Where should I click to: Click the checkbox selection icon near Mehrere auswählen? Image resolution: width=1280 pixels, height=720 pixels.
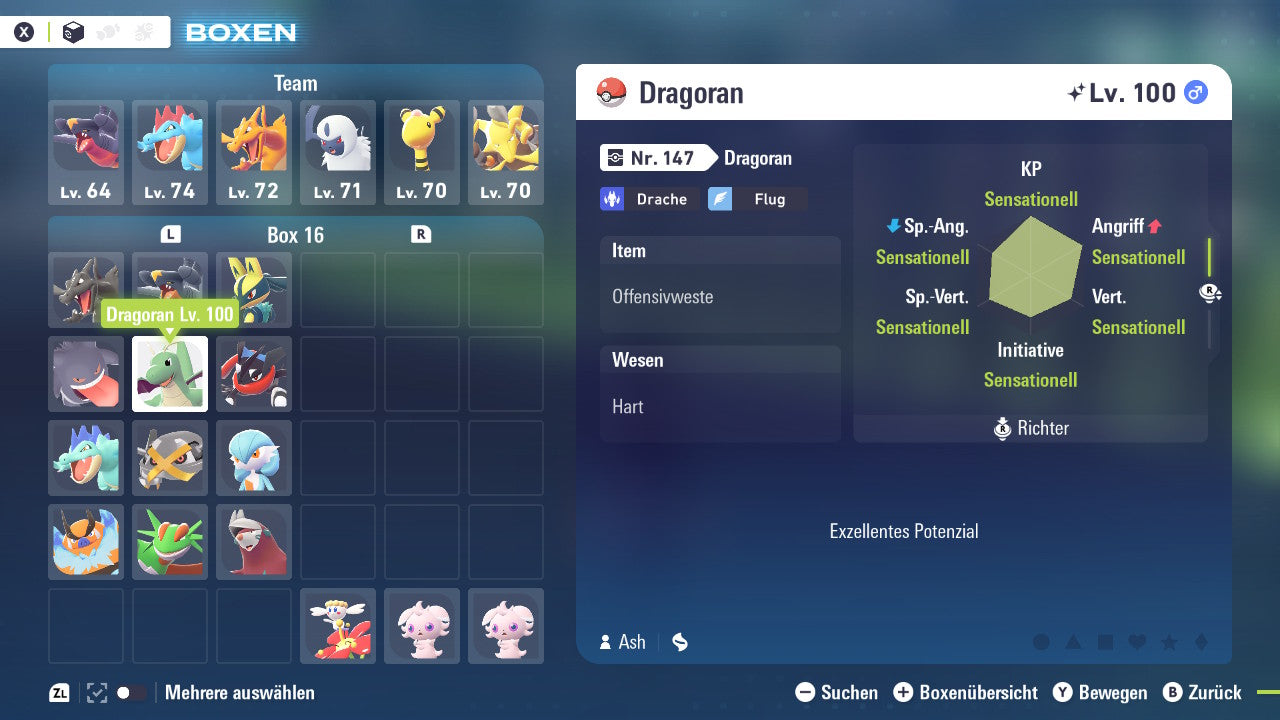click(x=96, y=692)
